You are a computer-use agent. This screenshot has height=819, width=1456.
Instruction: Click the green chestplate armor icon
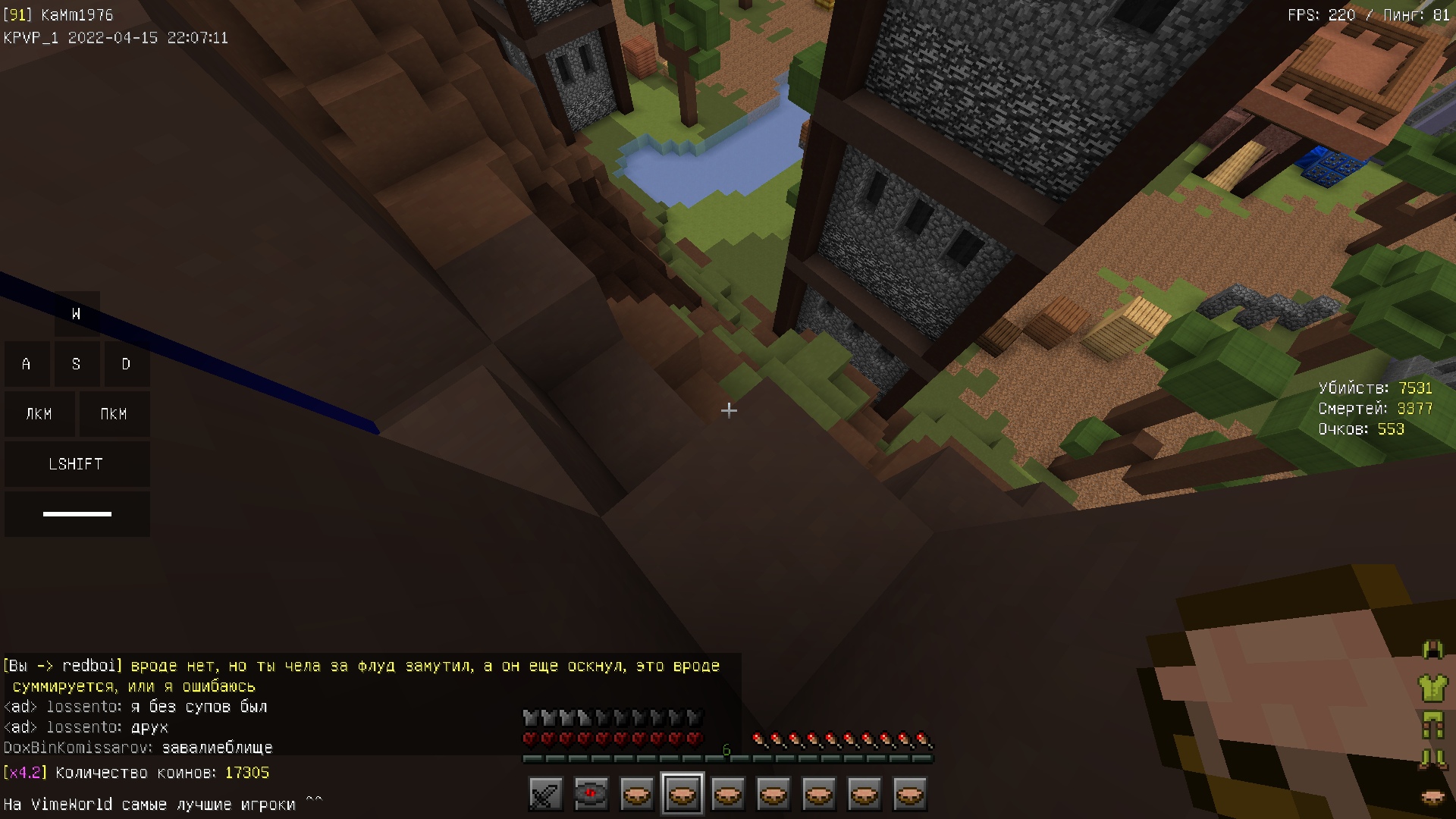[x=1432, y=688]
